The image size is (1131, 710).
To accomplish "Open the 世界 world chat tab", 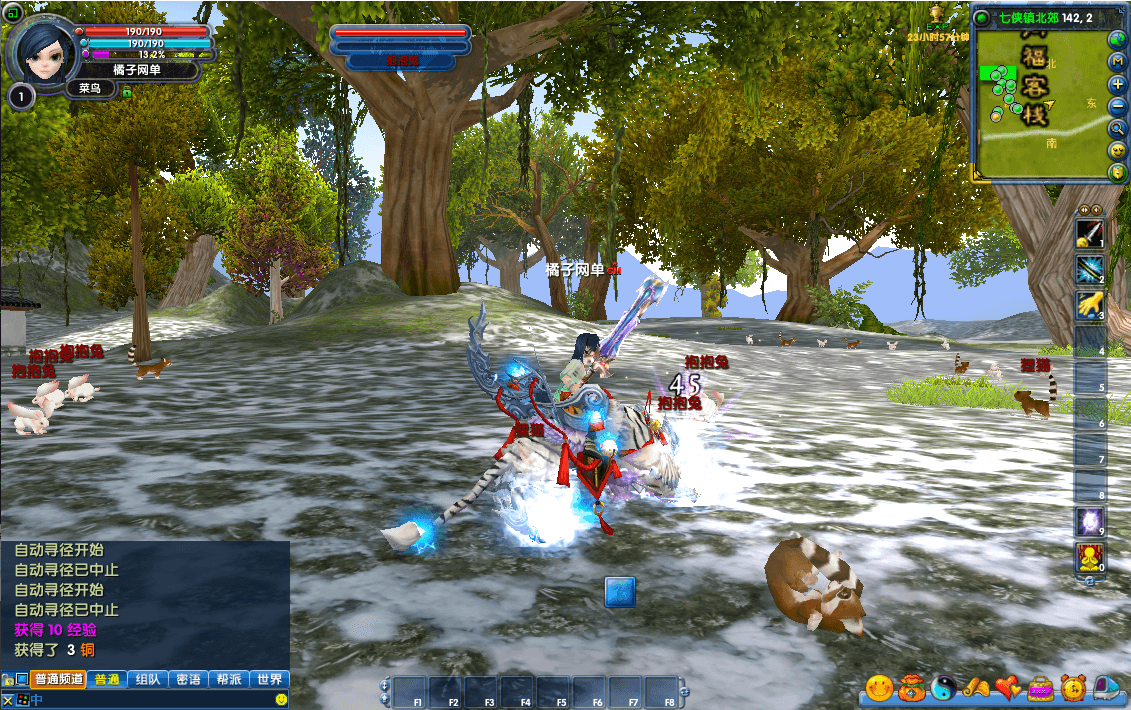I will (x=269, y=679).
